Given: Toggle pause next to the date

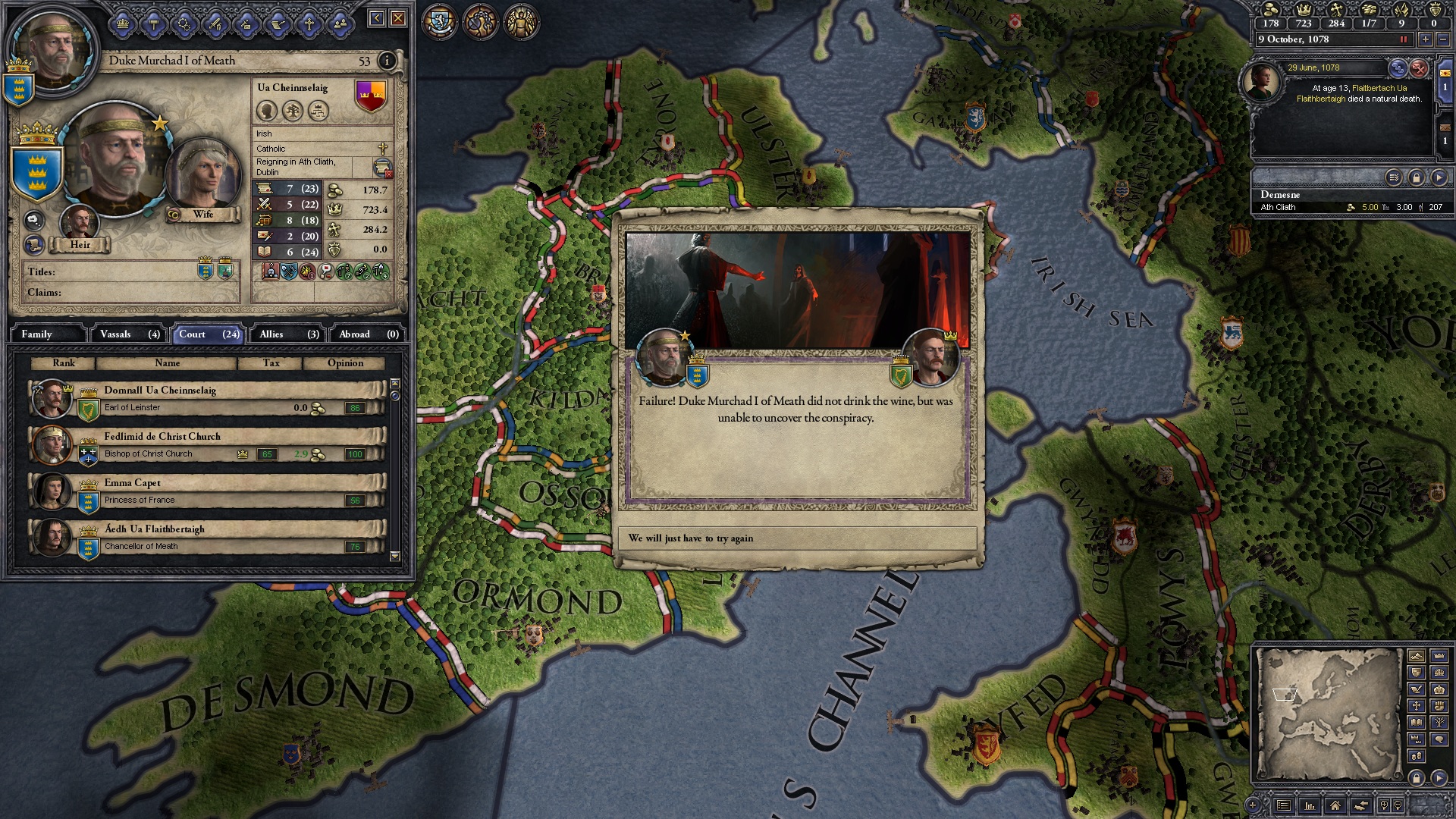Looking at the screenshot, I should (1403, 39).
